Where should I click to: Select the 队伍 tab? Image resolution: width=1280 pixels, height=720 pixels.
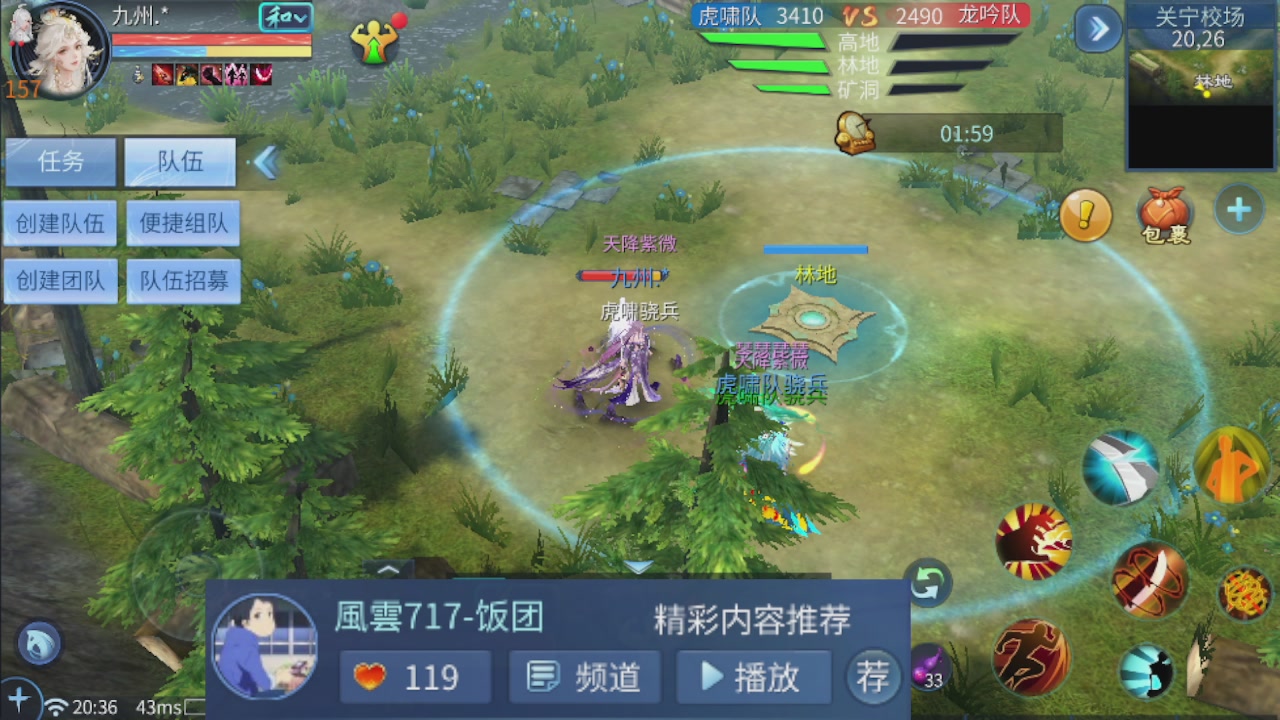click(180, 162)
